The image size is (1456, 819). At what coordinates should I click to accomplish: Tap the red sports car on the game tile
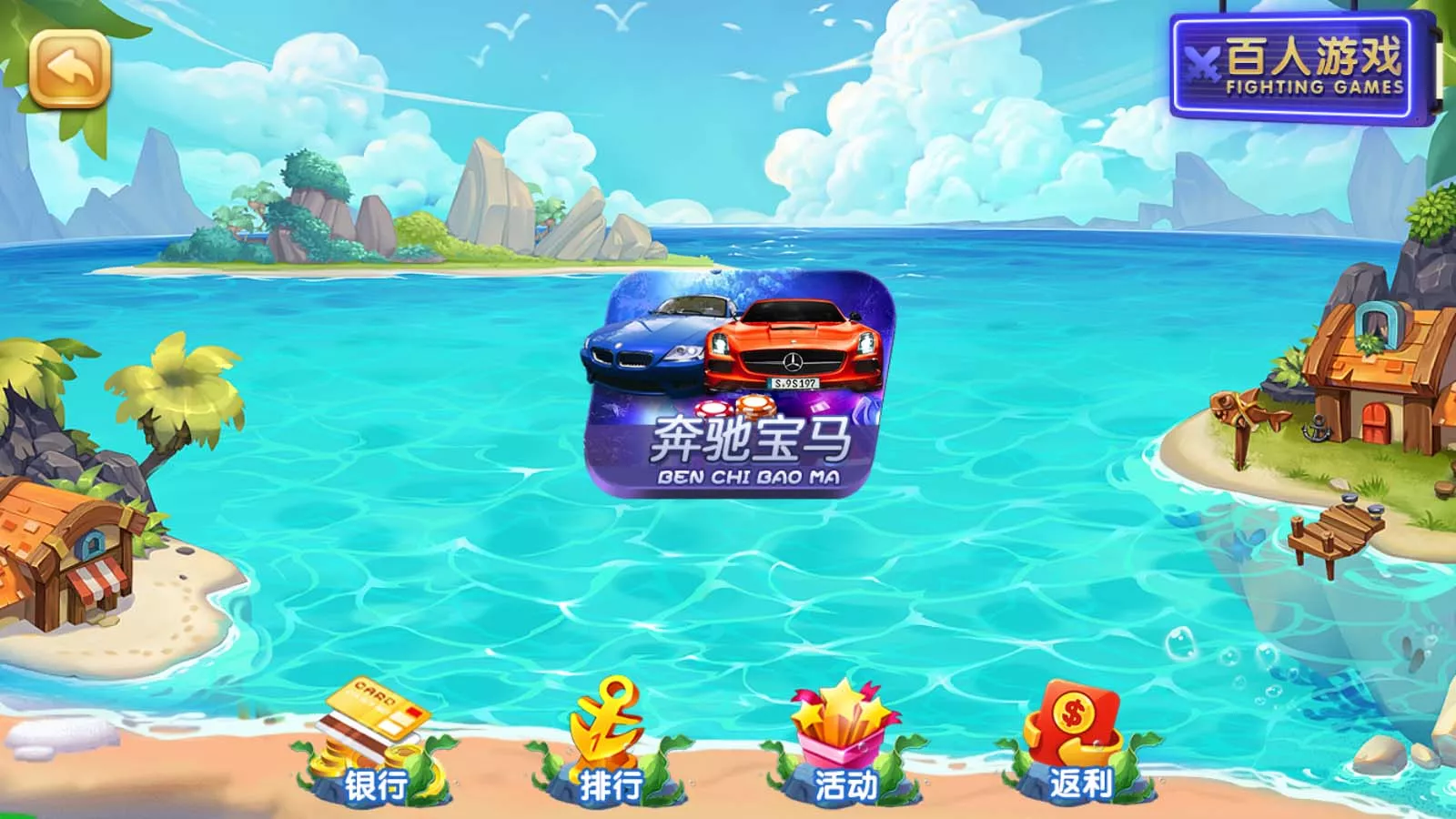click(x=792, y=346)
